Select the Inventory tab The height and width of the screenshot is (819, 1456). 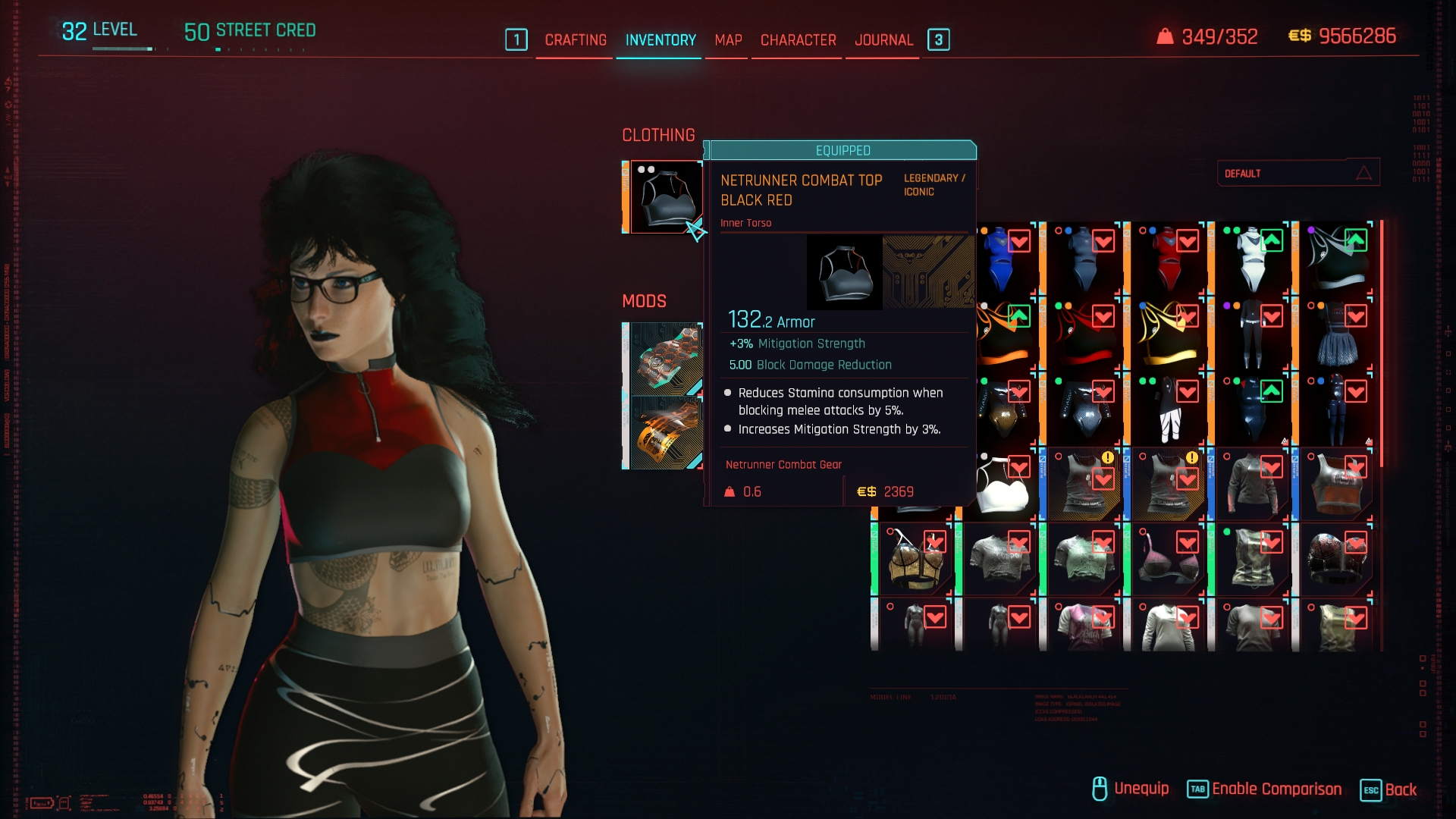coord(661,40)
